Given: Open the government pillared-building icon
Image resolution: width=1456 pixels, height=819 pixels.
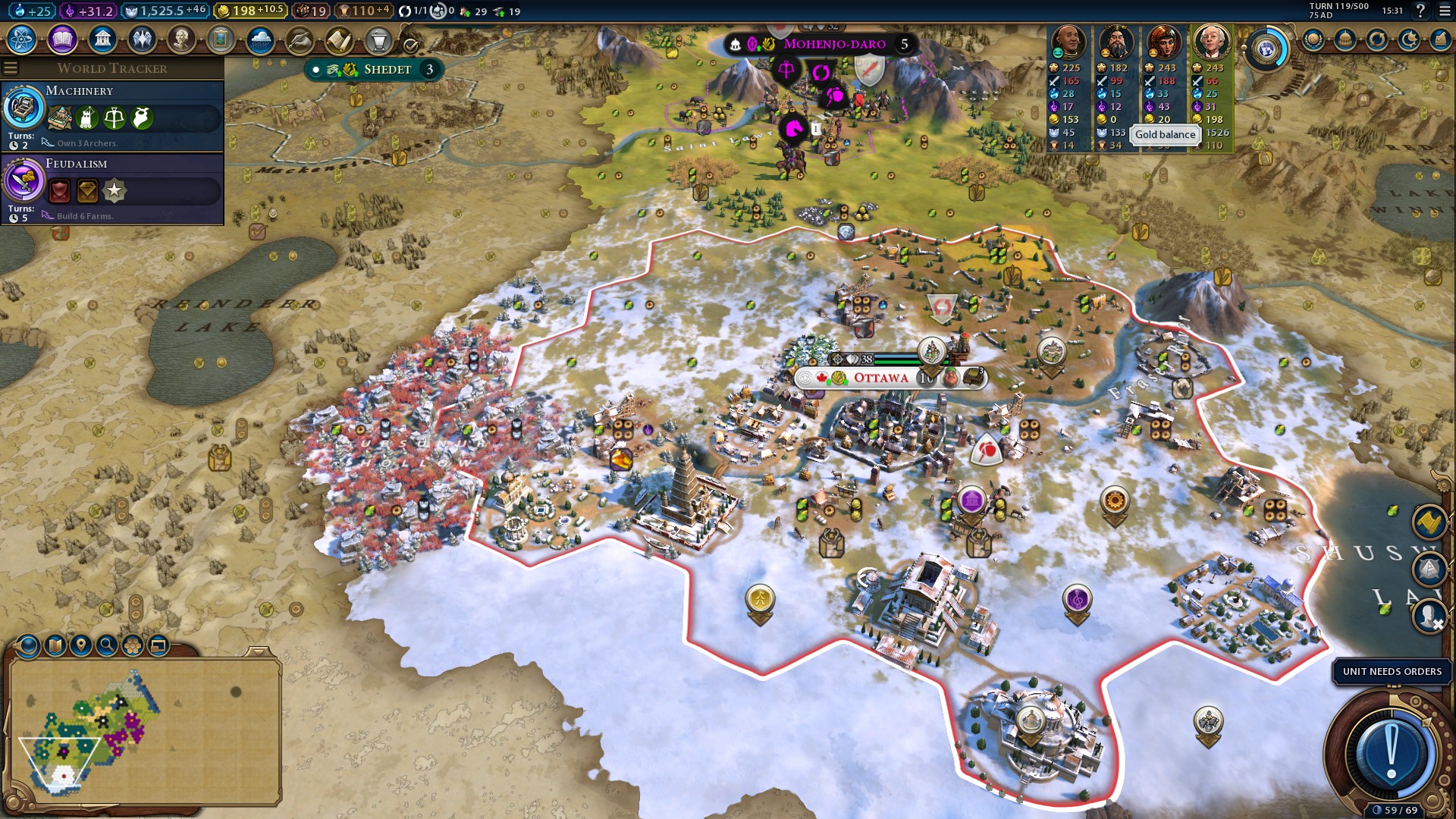Looking at the screenshot, I should coord(102,39).
